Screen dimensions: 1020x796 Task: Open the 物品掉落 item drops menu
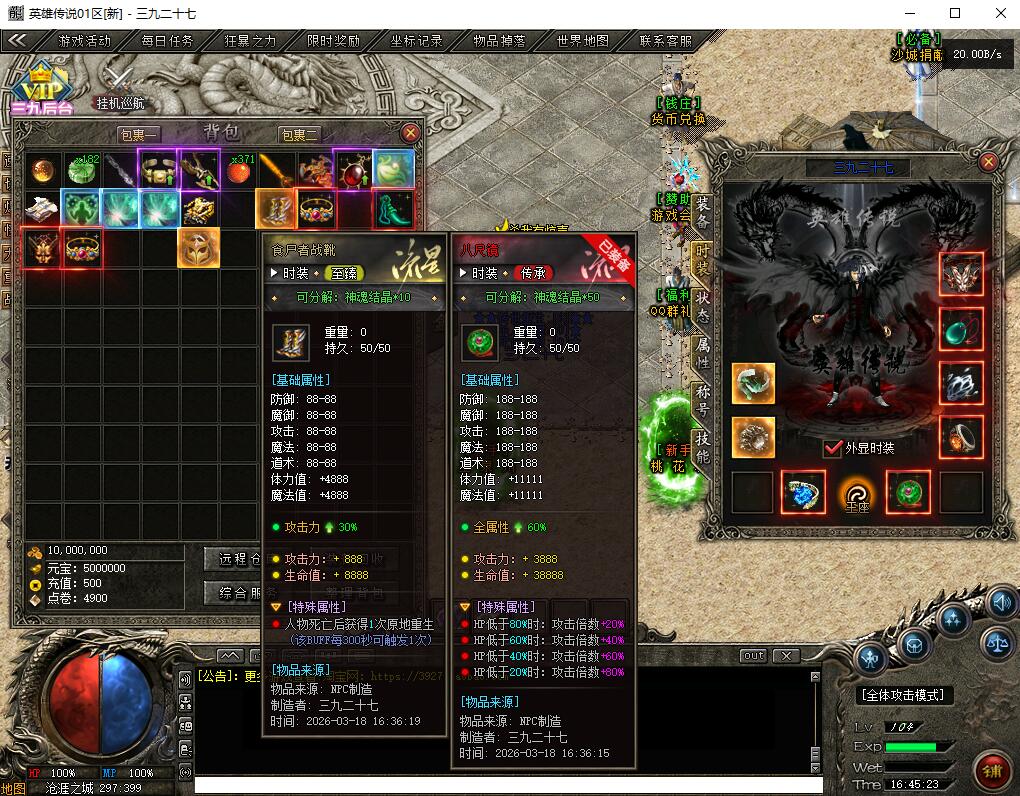coord(499,41)
